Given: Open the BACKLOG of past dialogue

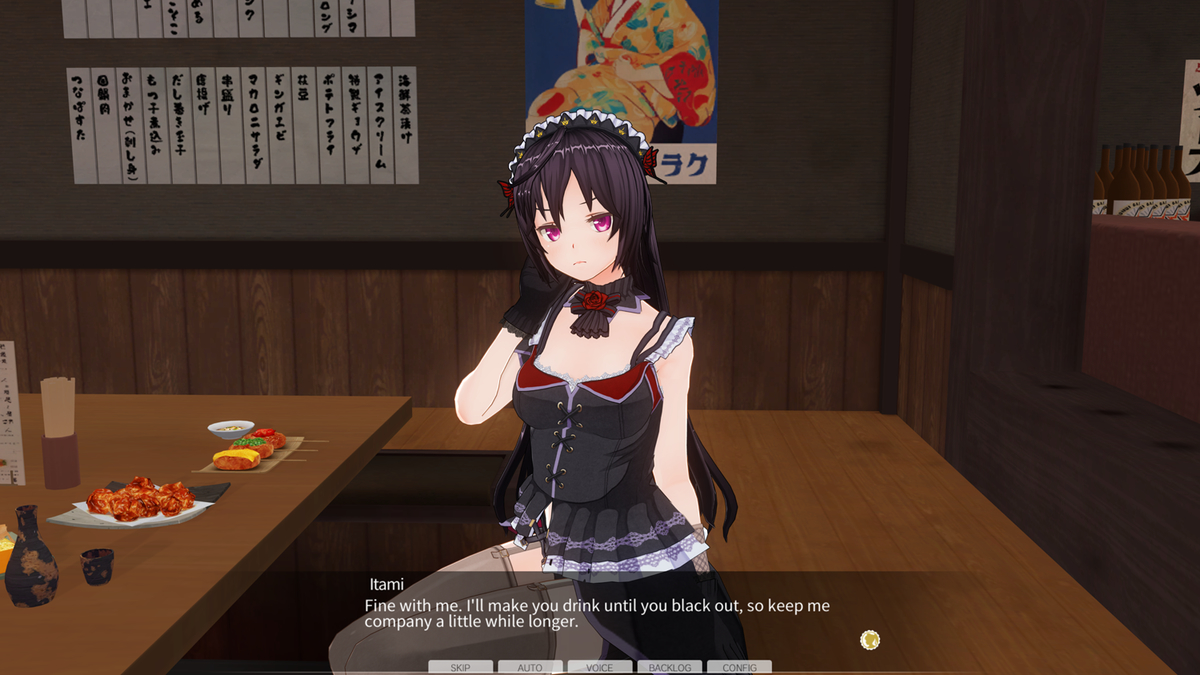Looking at the screenshot, I should coord(670,667).
